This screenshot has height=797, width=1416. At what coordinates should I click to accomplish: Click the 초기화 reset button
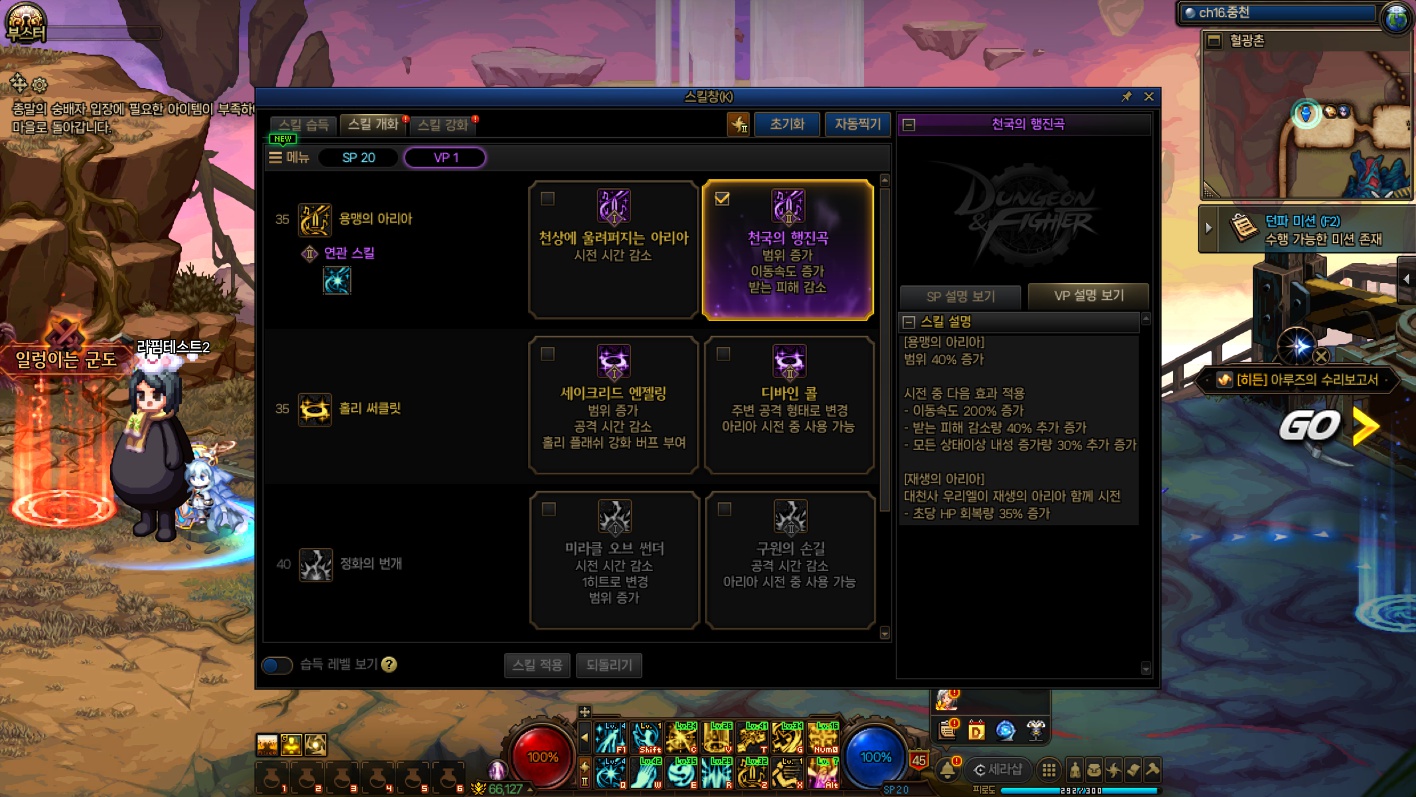pos(786,124)
